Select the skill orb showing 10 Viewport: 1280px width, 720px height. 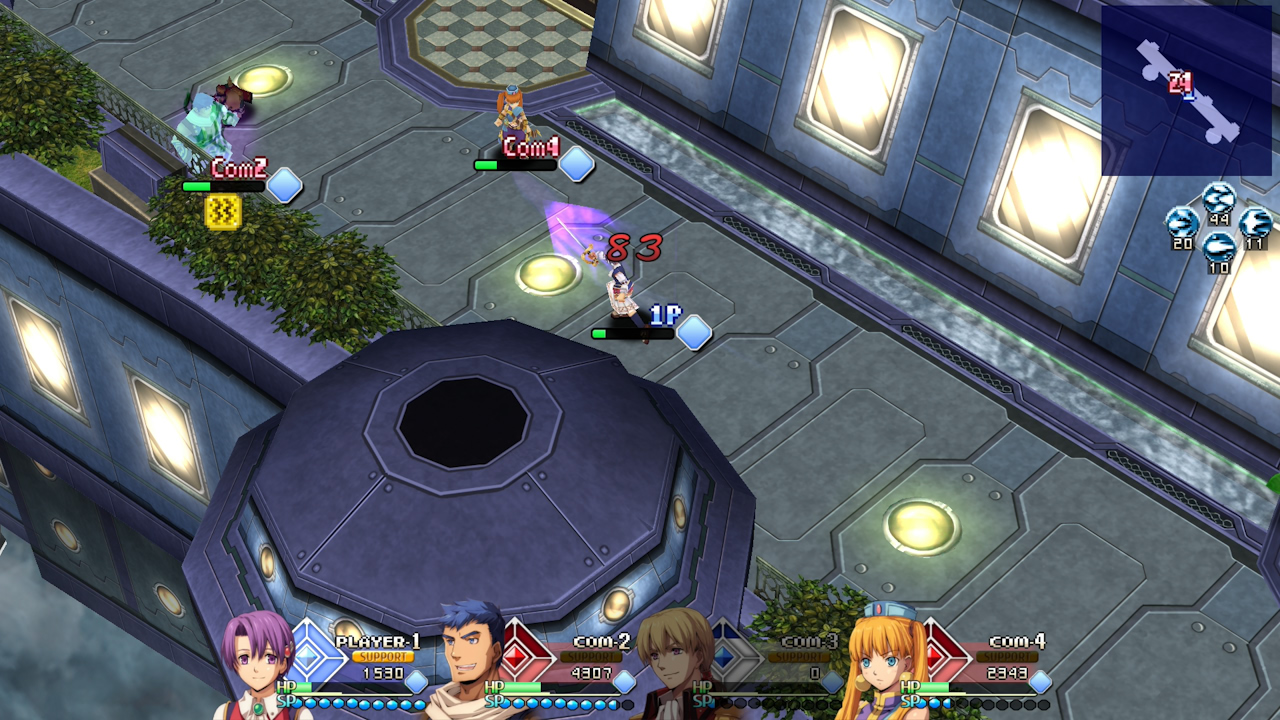tap(1218, 245)
